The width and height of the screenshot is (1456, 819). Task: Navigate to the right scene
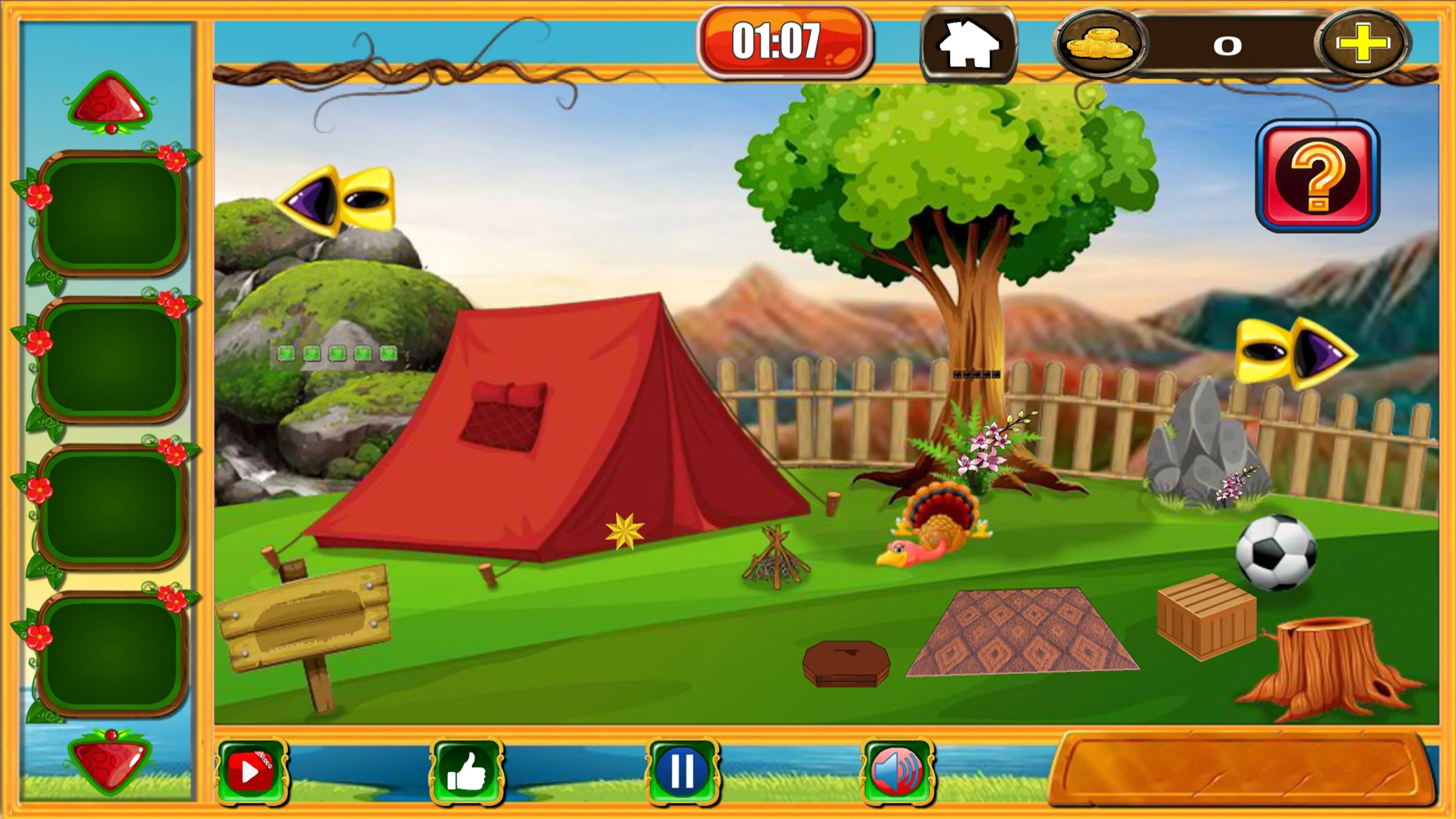point(1297,353)
